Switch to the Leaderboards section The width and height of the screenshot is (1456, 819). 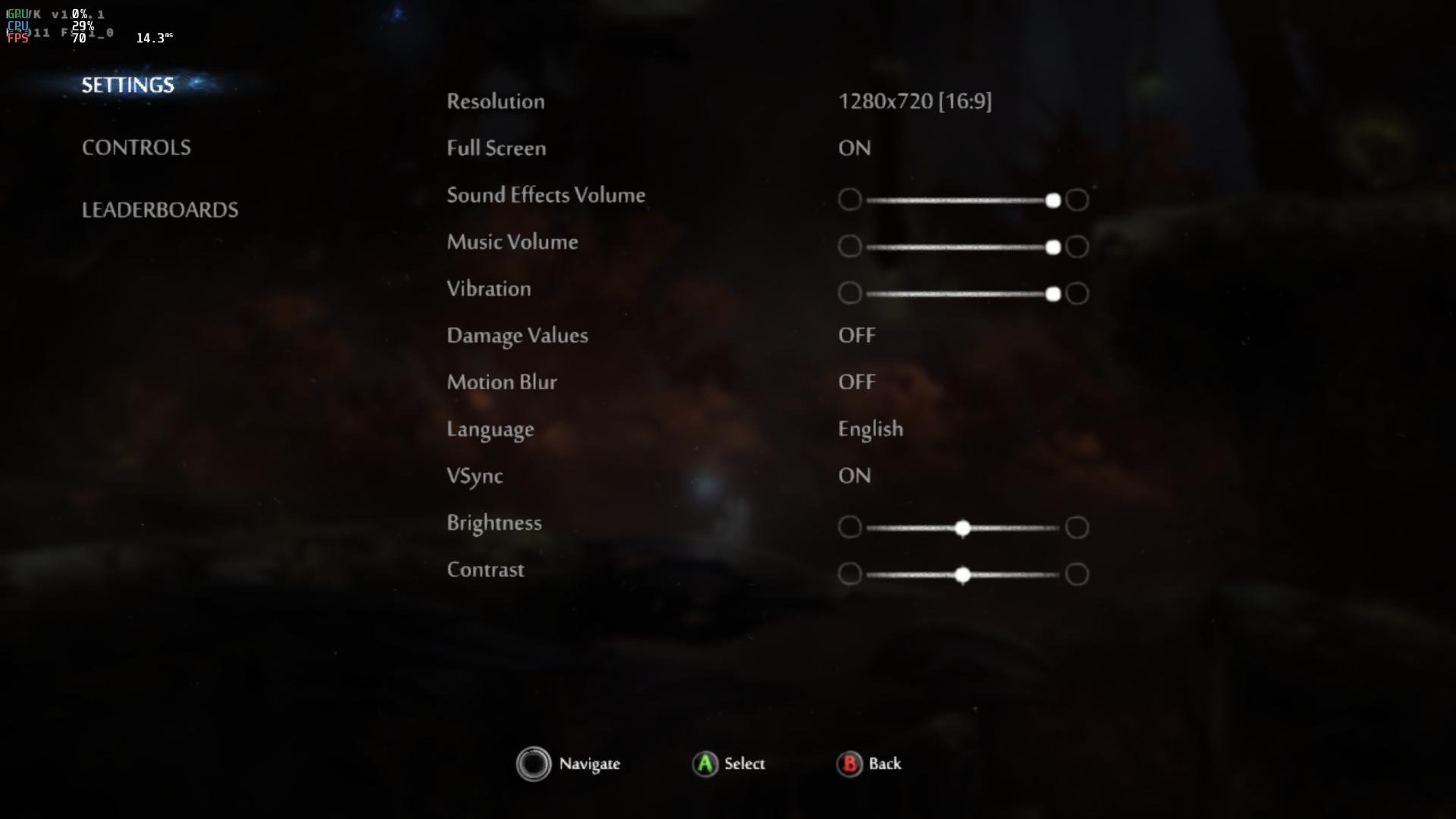click(x=160, y=209)
